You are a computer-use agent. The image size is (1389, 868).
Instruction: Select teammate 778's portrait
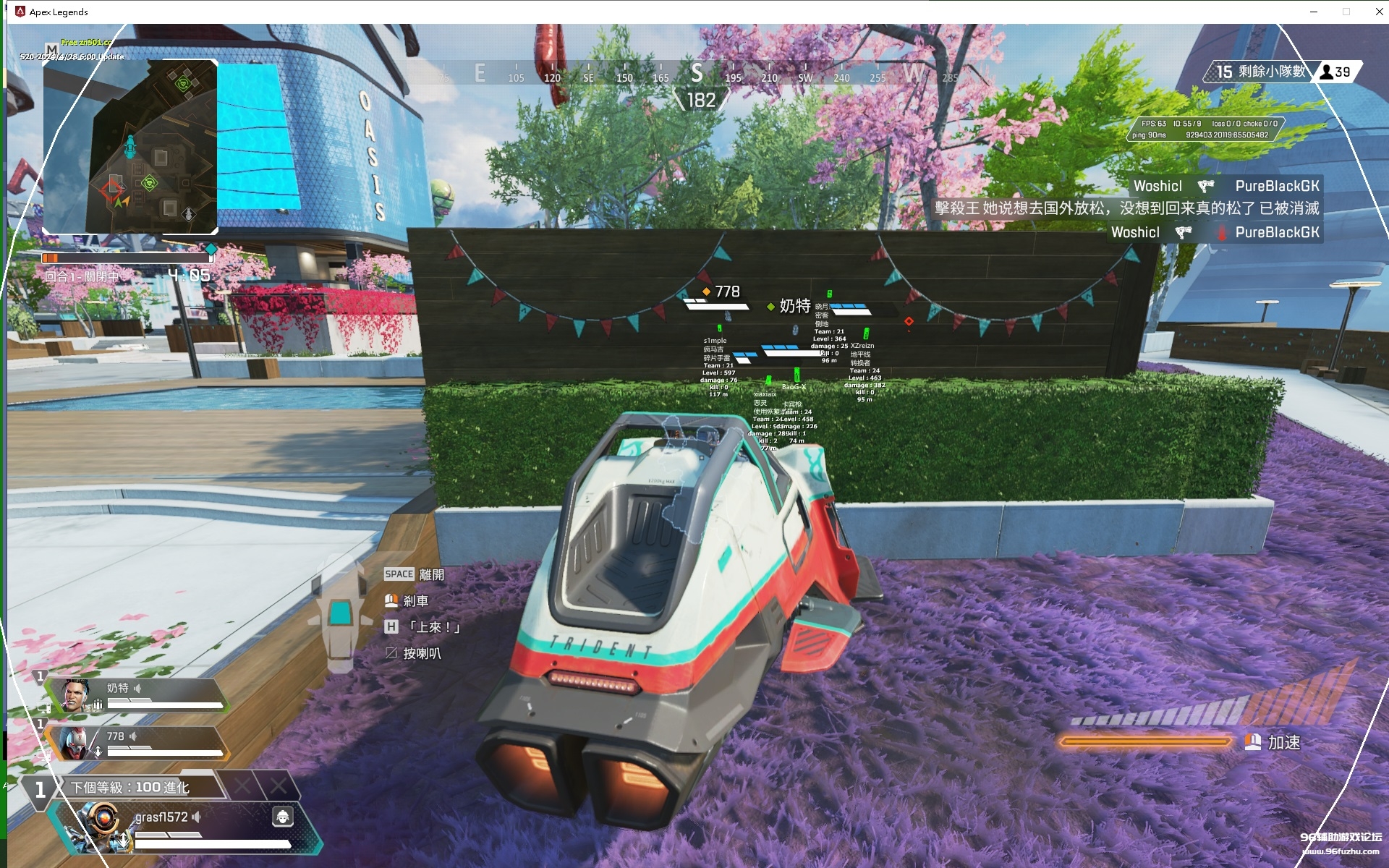tap(73, 743)
